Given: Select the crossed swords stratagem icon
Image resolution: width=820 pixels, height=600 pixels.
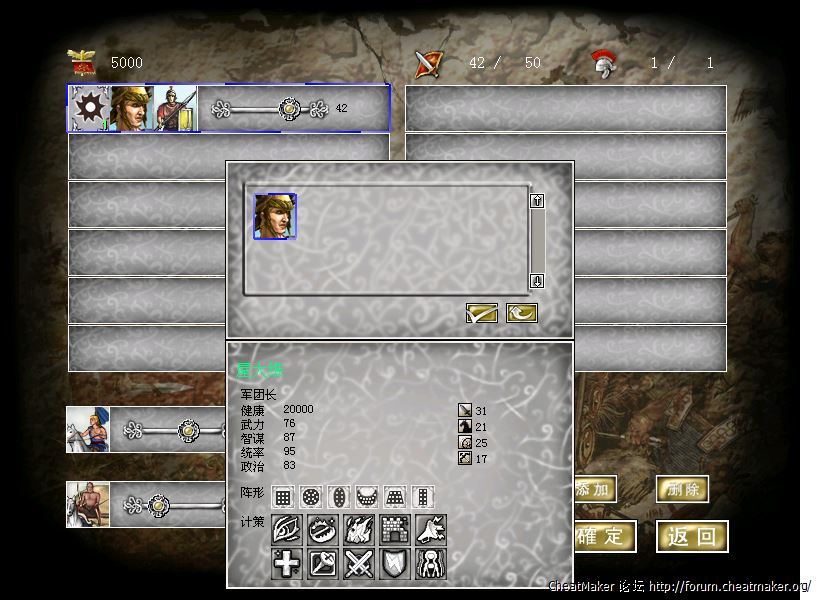Looking at the screenshot, I should [359, 564].
